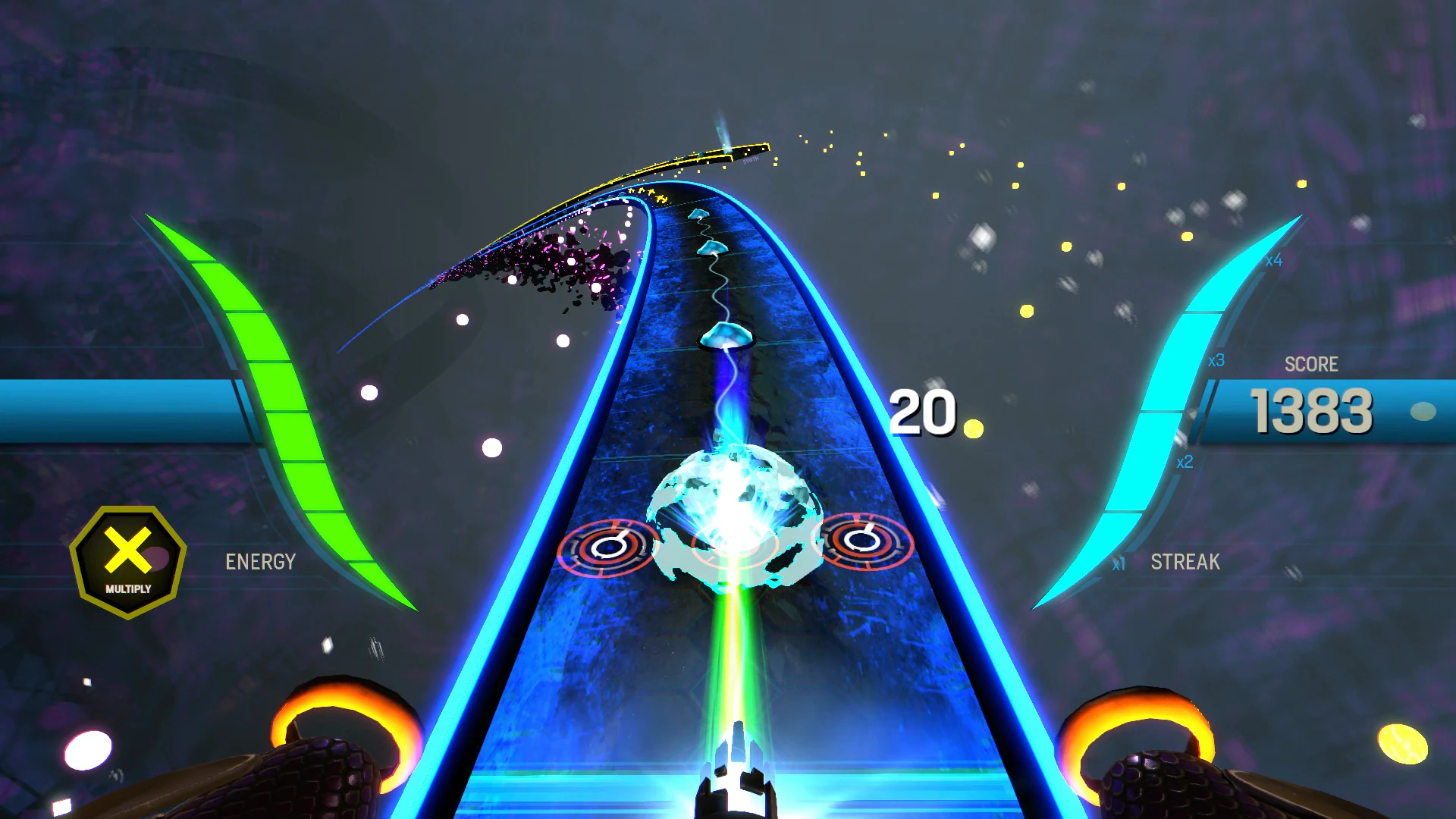Click the left red target gem

608,548
